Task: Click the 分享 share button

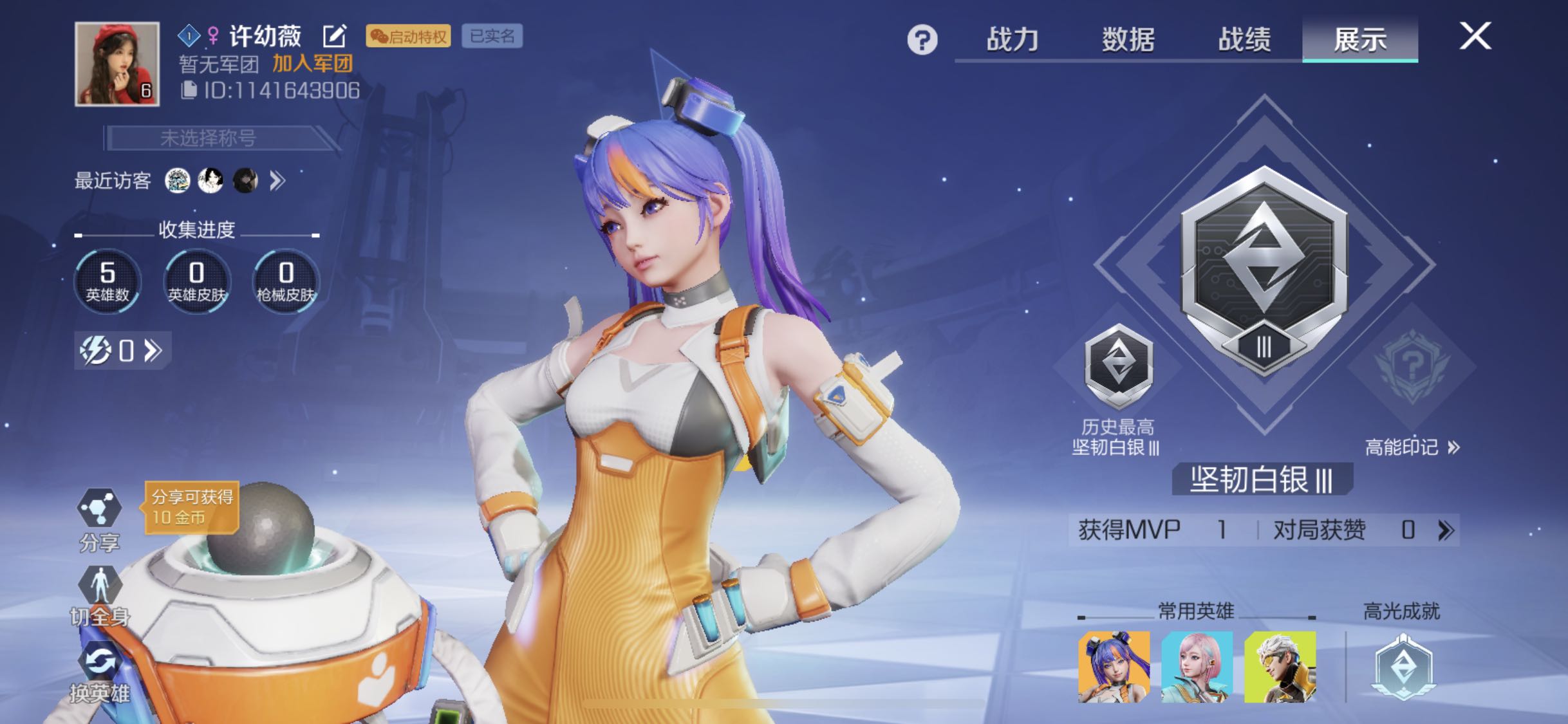Action: [x=99, y=518]
